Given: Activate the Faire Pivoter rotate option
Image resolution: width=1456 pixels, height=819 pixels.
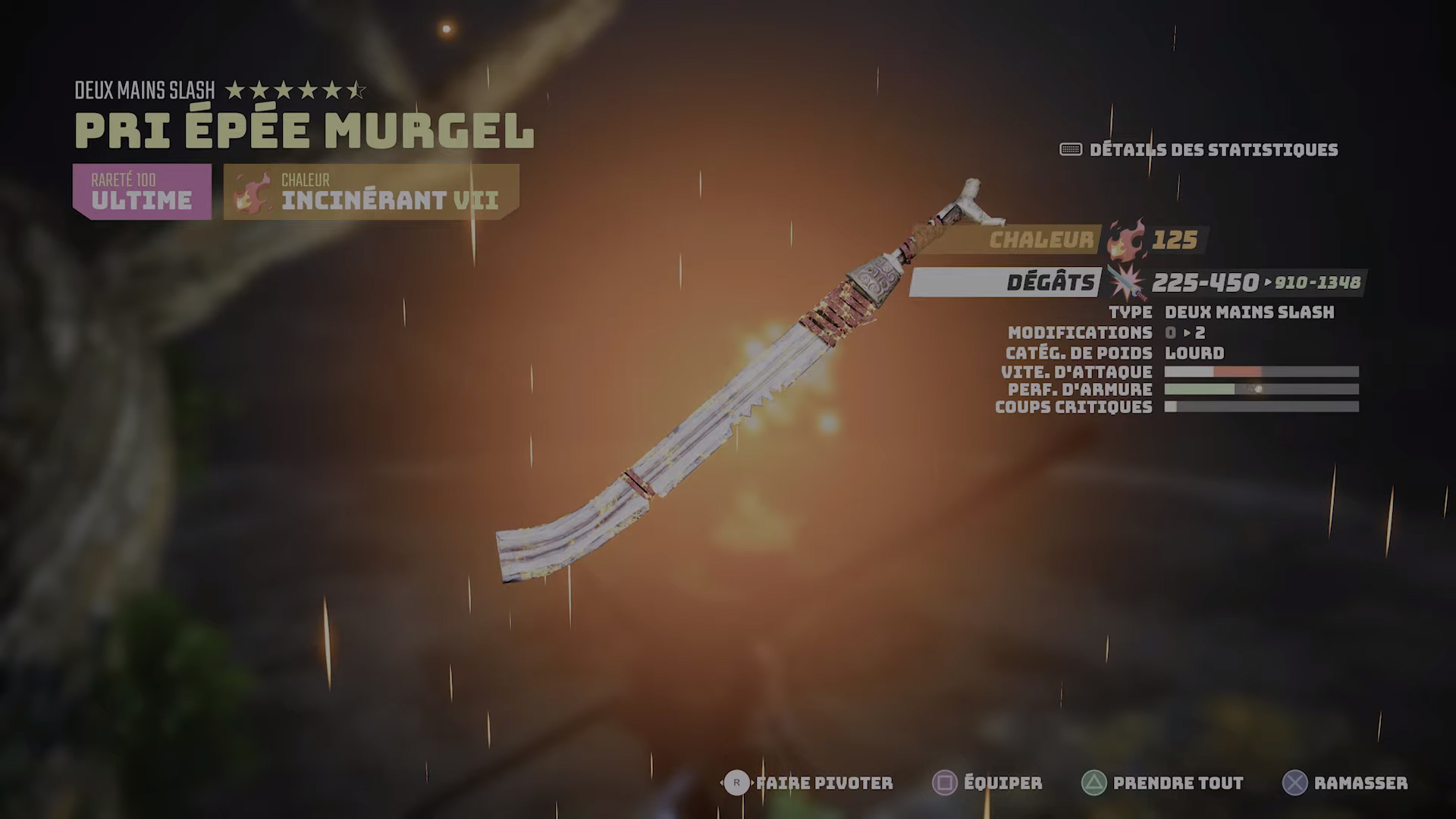Looking at the screenshot, I should (x=808, y=783).
